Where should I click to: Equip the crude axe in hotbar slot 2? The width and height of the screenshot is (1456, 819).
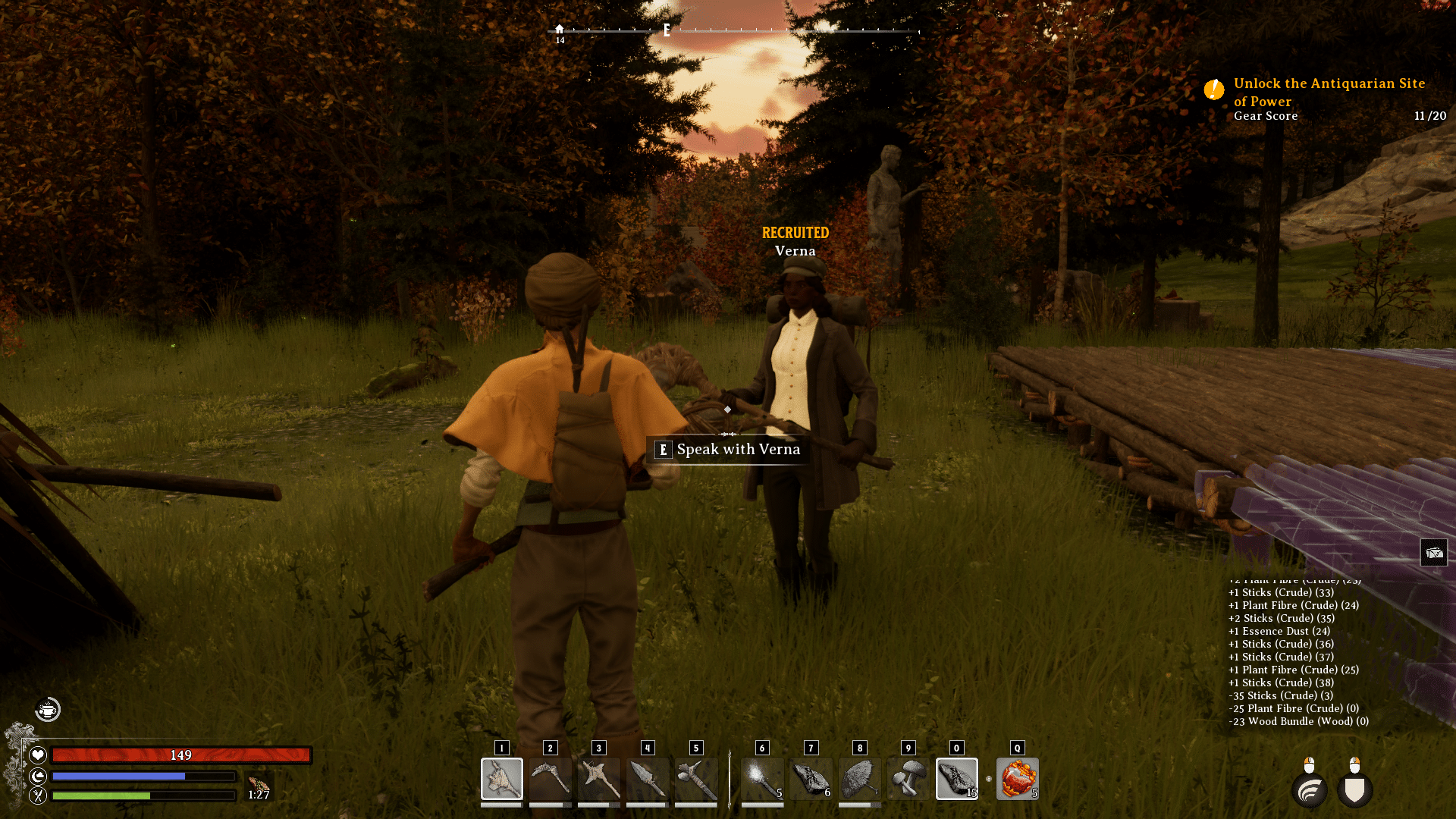[550, 779]
